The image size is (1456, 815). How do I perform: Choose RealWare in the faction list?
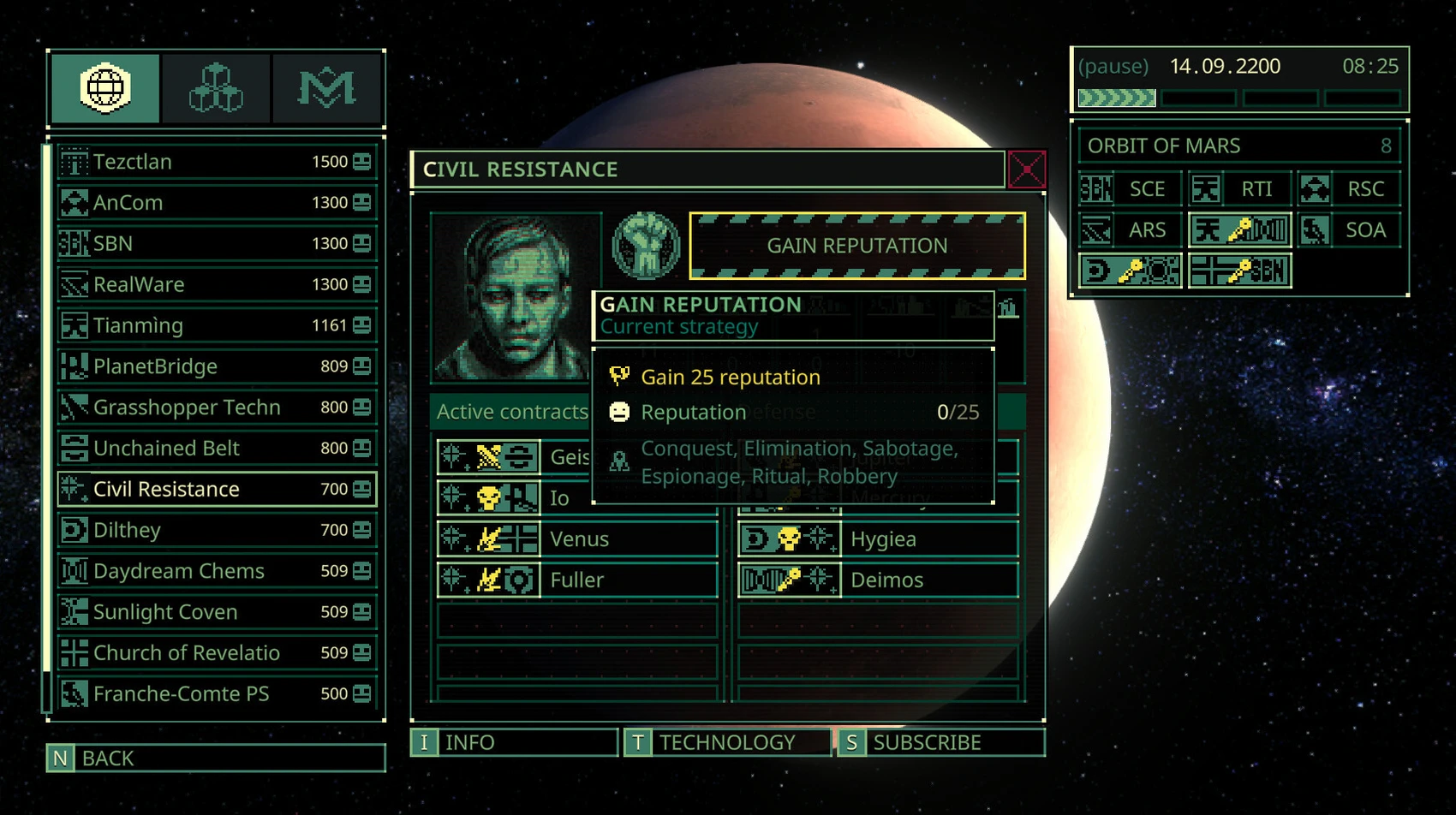coord(216,284)
